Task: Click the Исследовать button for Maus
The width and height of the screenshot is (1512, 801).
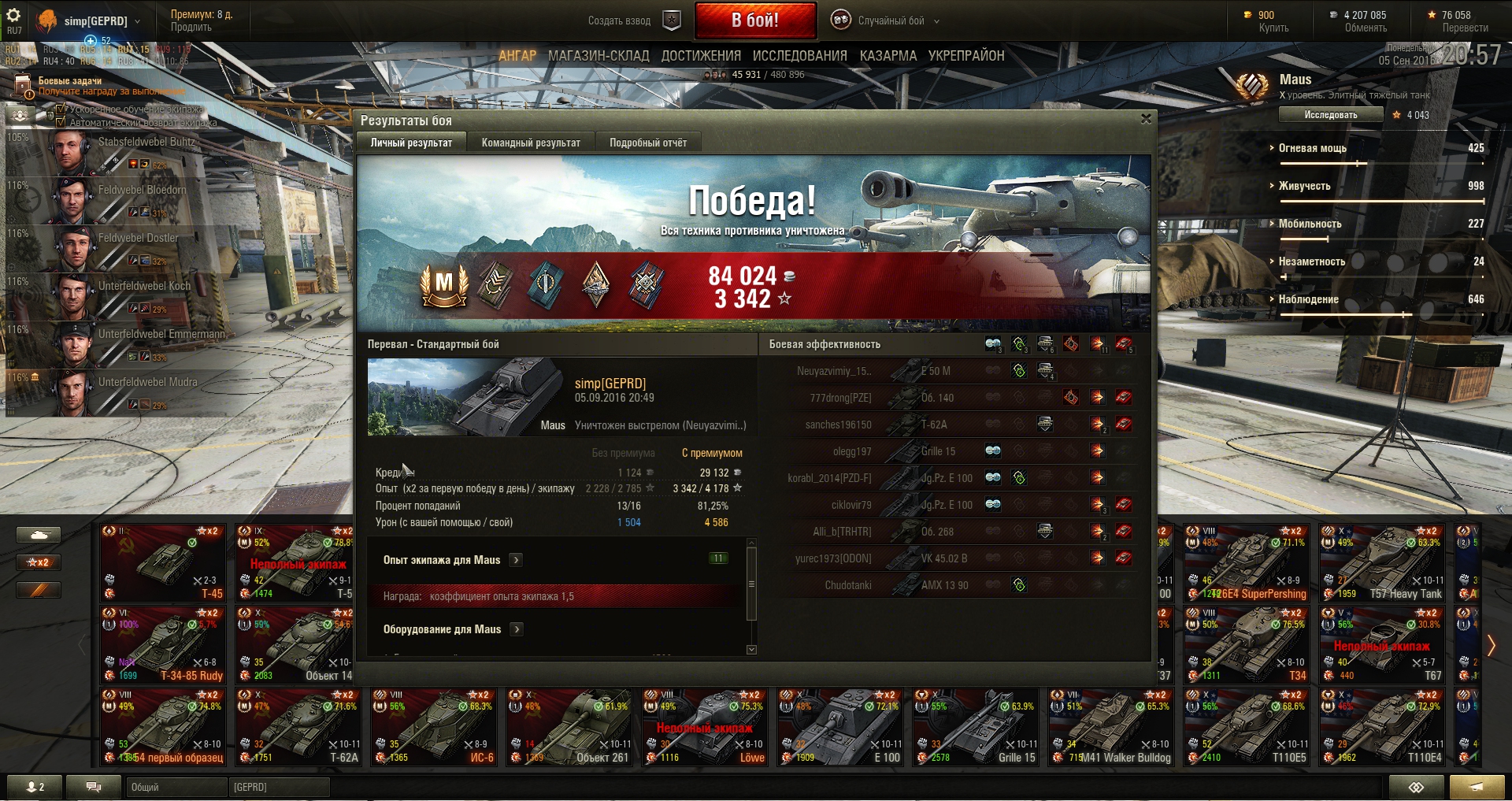Action: click(1330, 115)
